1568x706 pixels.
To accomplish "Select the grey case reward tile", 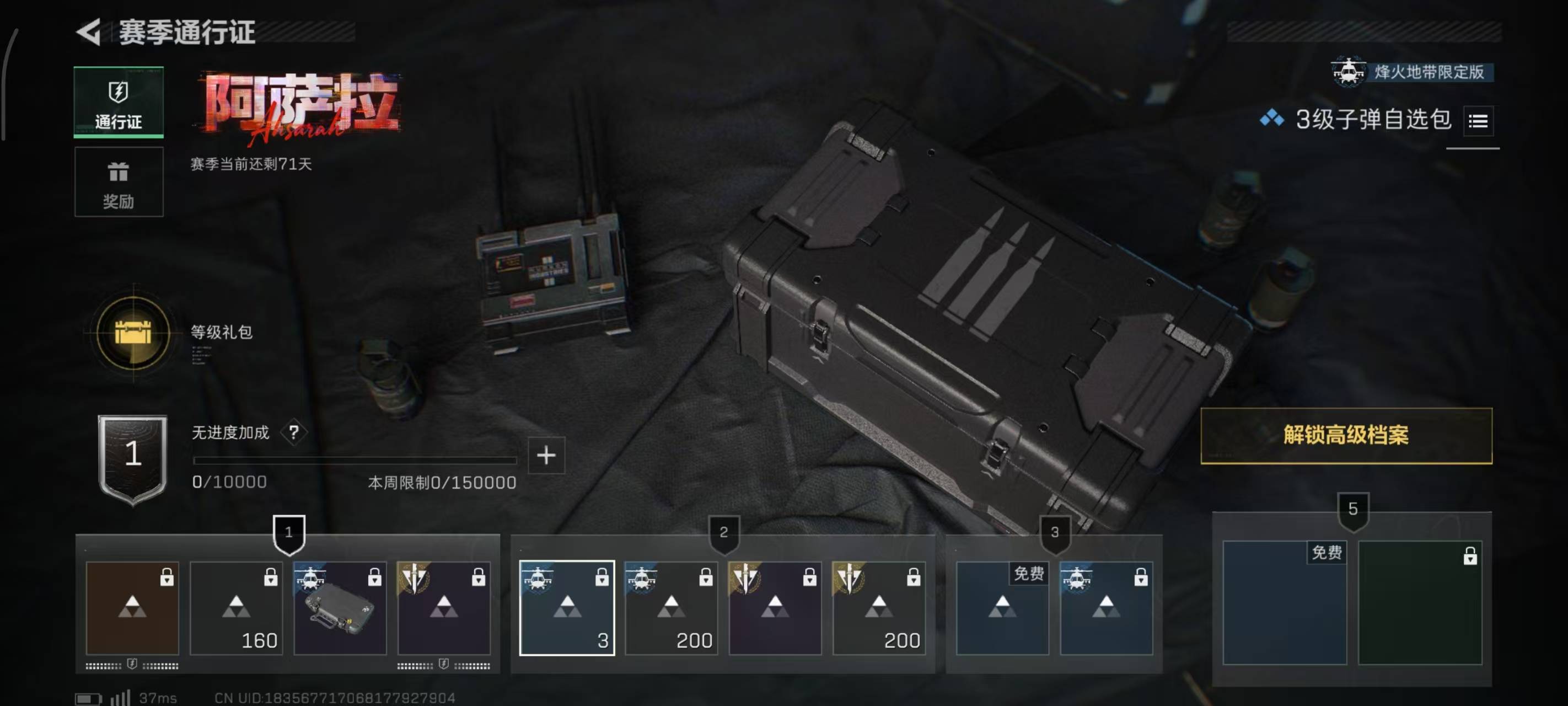I will 340,608.
